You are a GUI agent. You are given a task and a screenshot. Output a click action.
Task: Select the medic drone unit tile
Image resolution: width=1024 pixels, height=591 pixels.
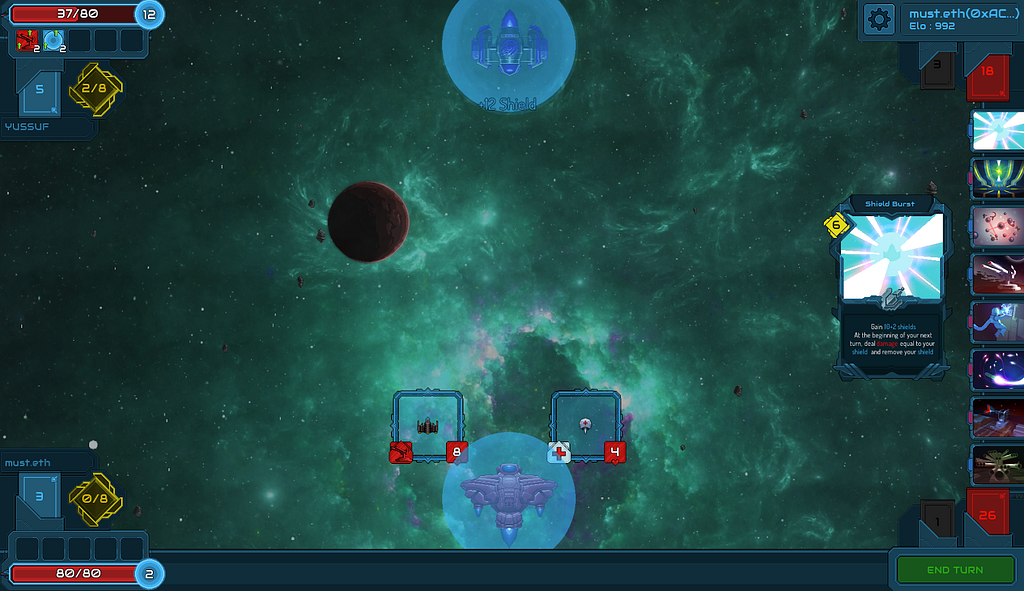(586, 425)
